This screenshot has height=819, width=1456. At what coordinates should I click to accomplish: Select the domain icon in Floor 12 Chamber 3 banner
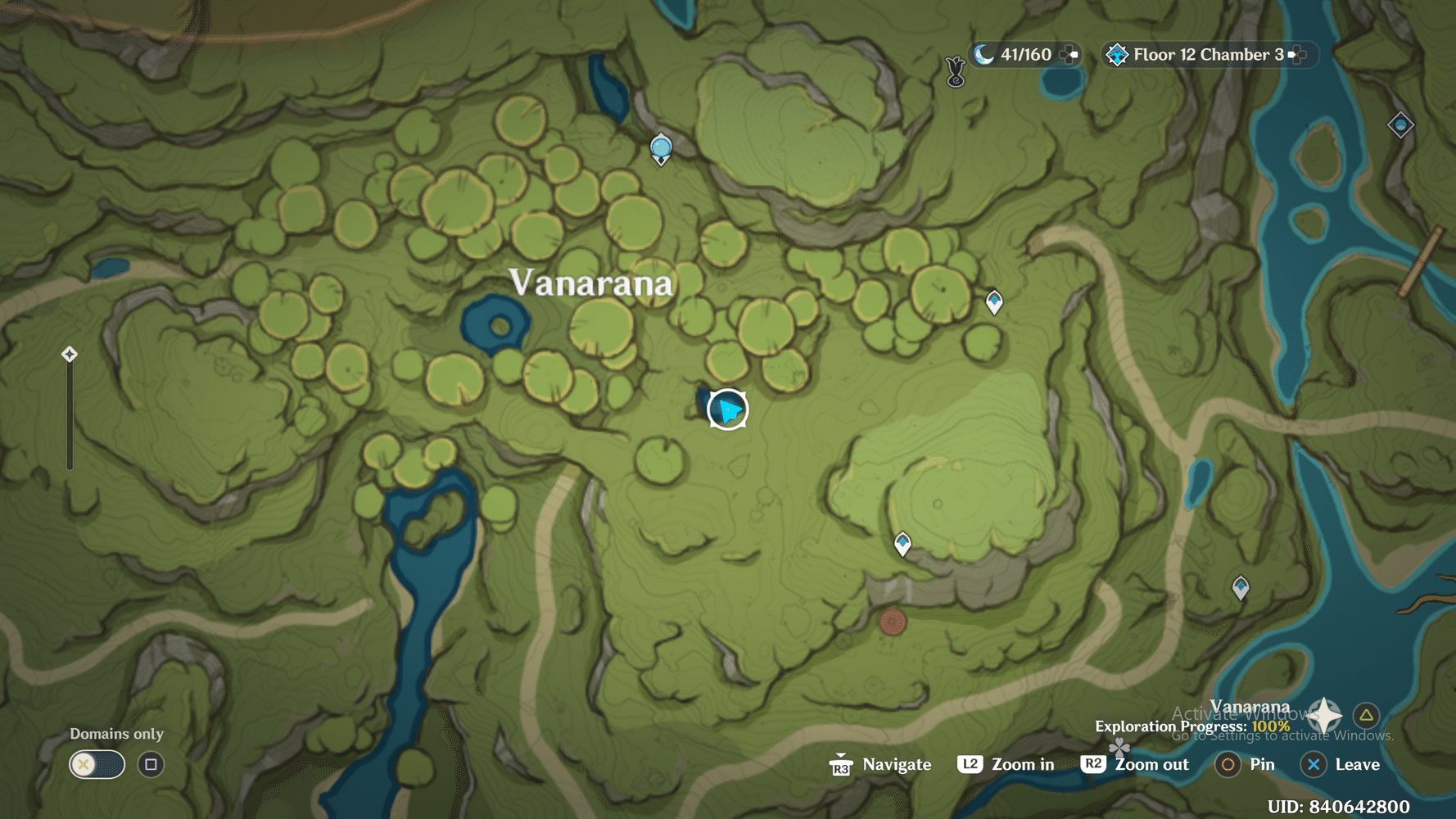pyautogui.click(x=1117, y=55)
